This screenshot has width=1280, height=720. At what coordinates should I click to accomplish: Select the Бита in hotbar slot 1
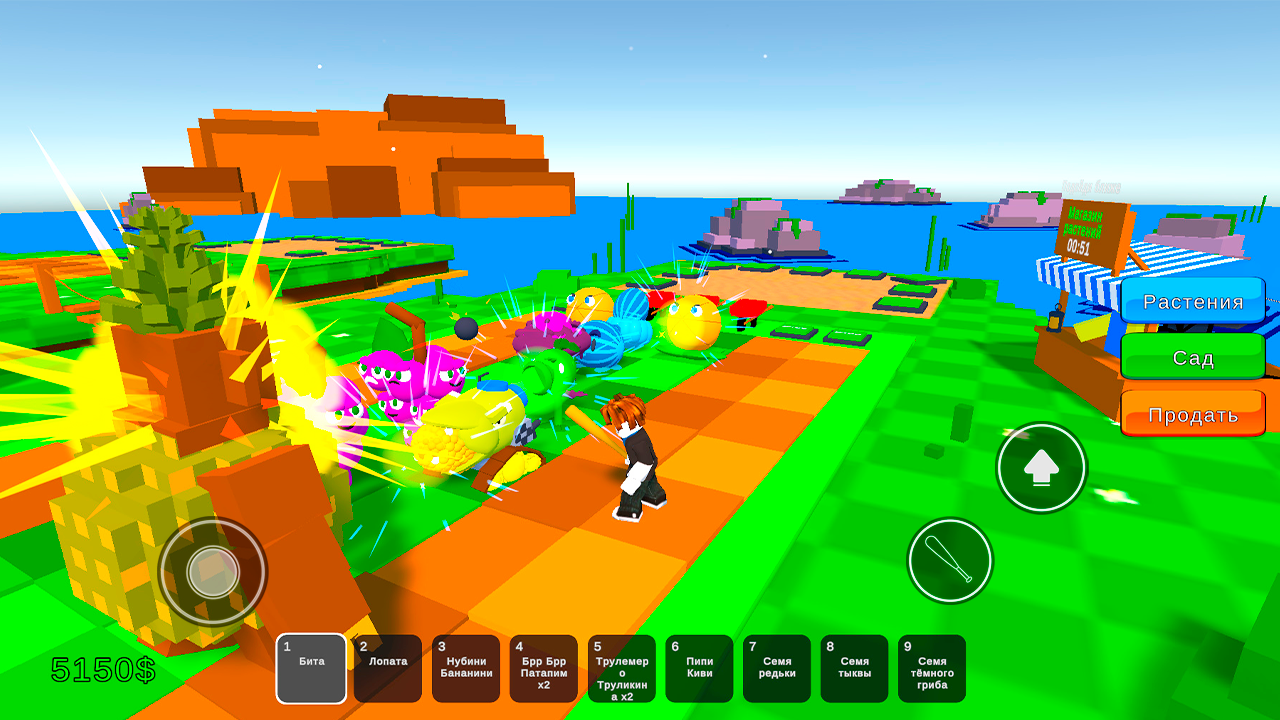click(x=311, y=668)
